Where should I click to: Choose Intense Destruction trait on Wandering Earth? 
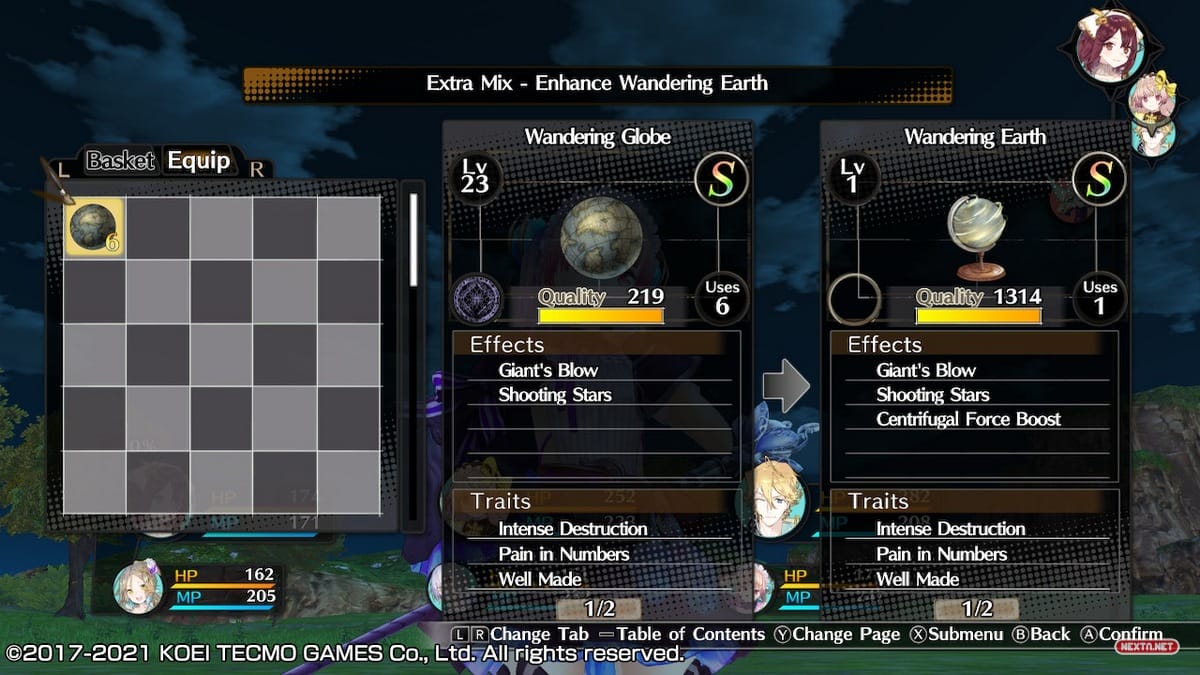coord(950,529)
